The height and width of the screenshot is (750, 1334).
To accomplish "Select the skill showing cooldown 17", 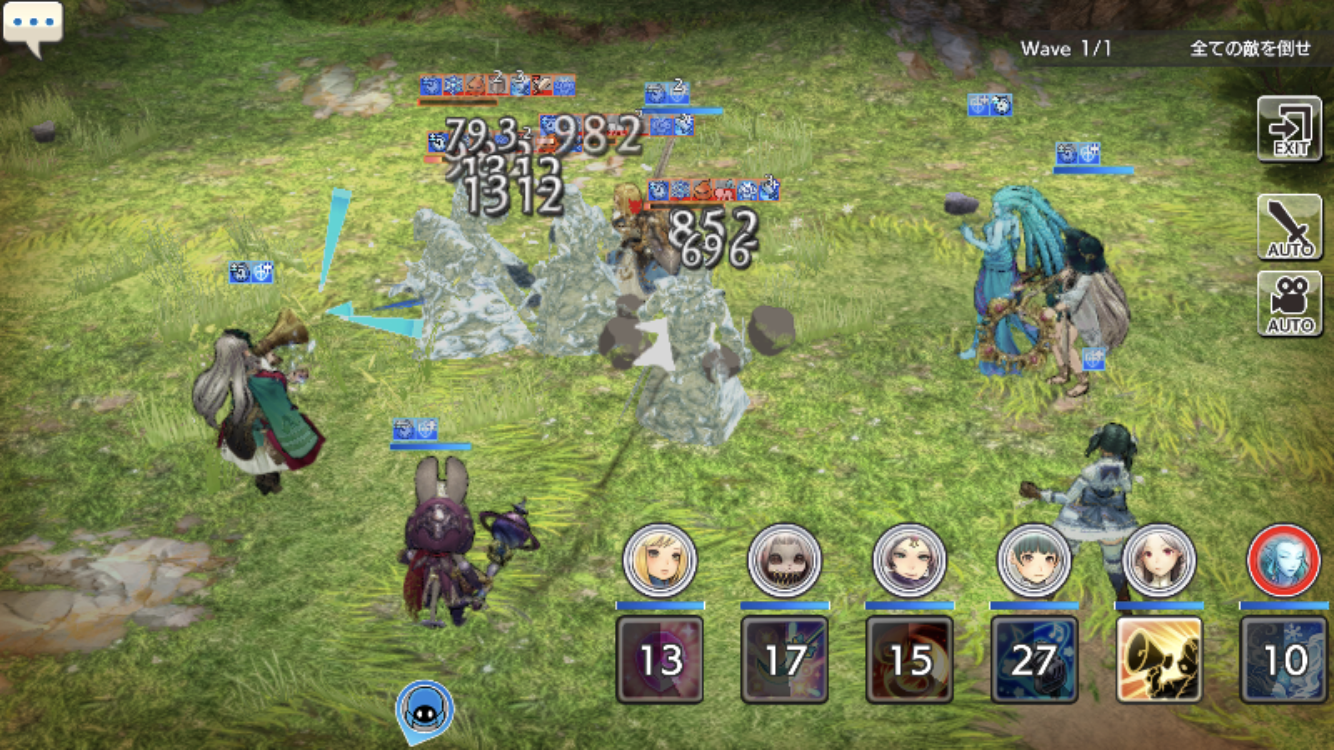I will click(x=784, y=659).
